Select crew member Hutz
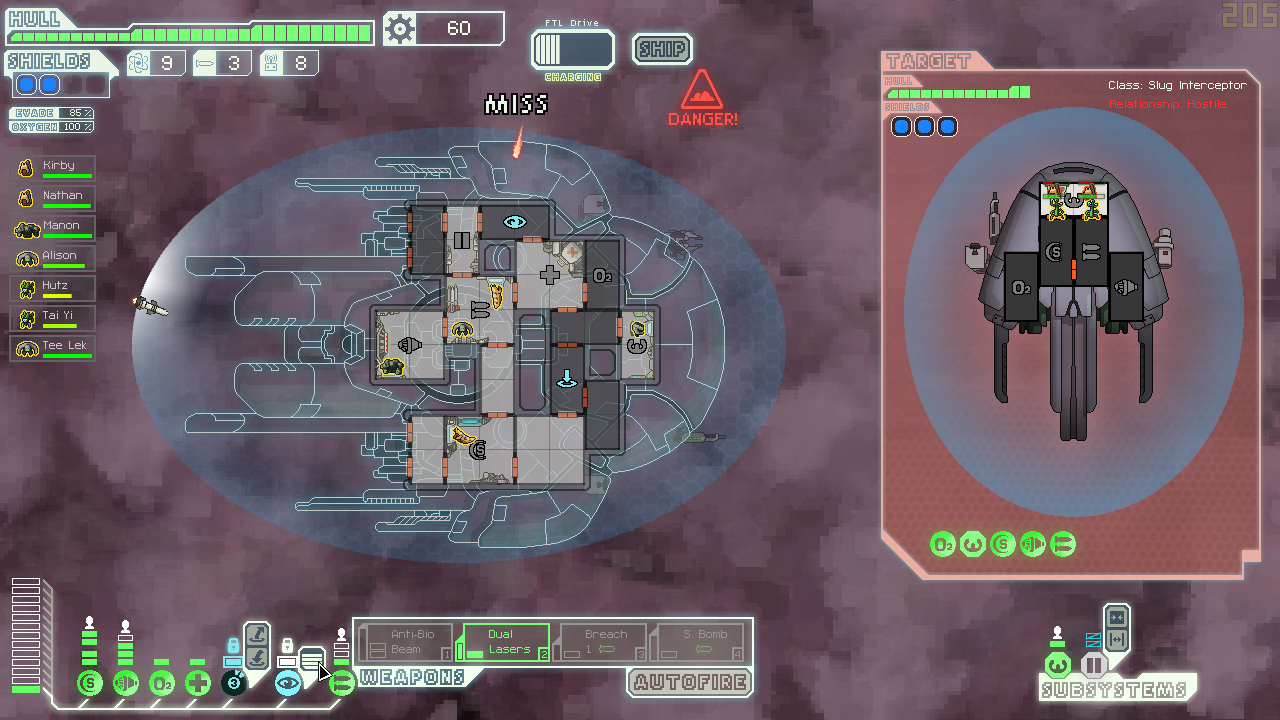 point(55,289)
